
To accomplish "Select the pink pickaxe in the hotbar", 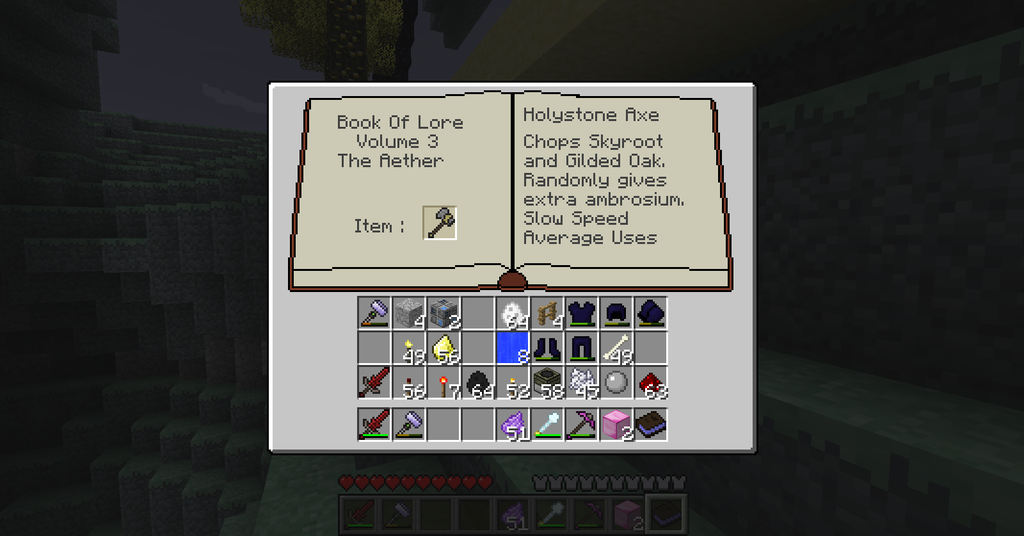I will [581, 424].
